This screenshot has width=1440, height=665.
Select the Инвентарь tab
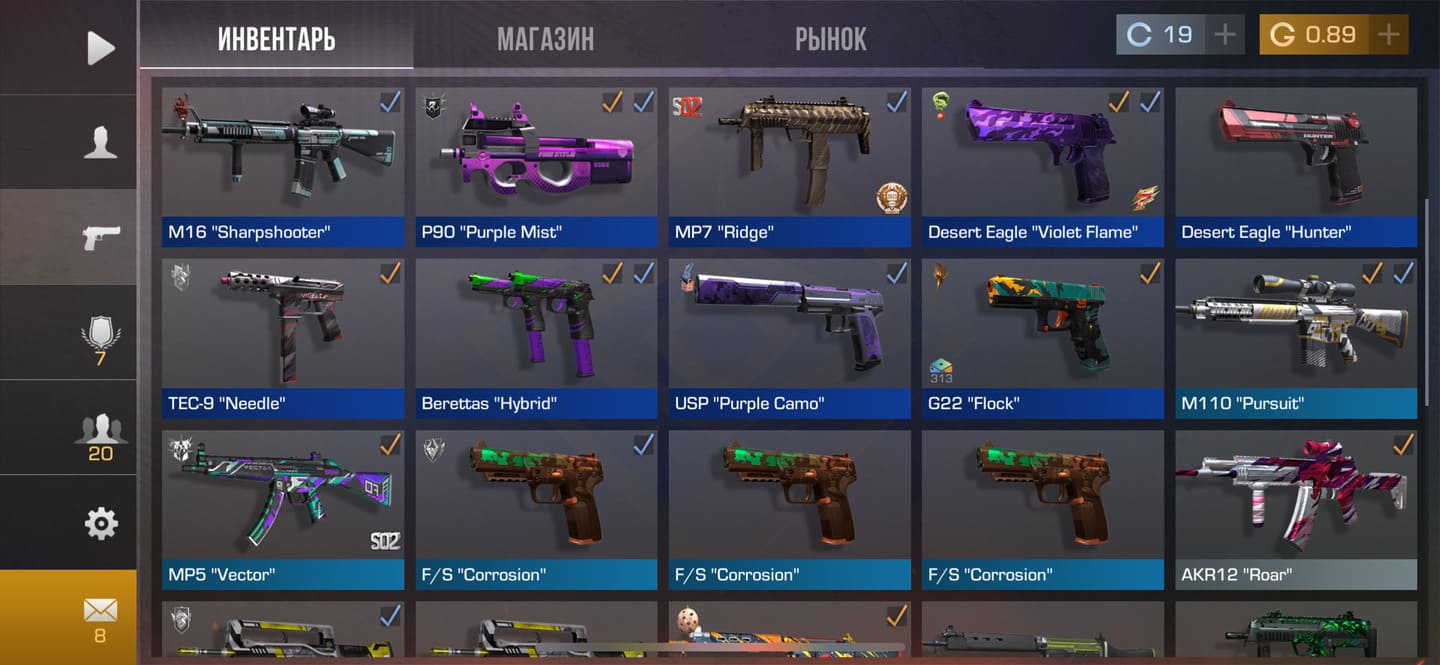[x=276, y=38]
